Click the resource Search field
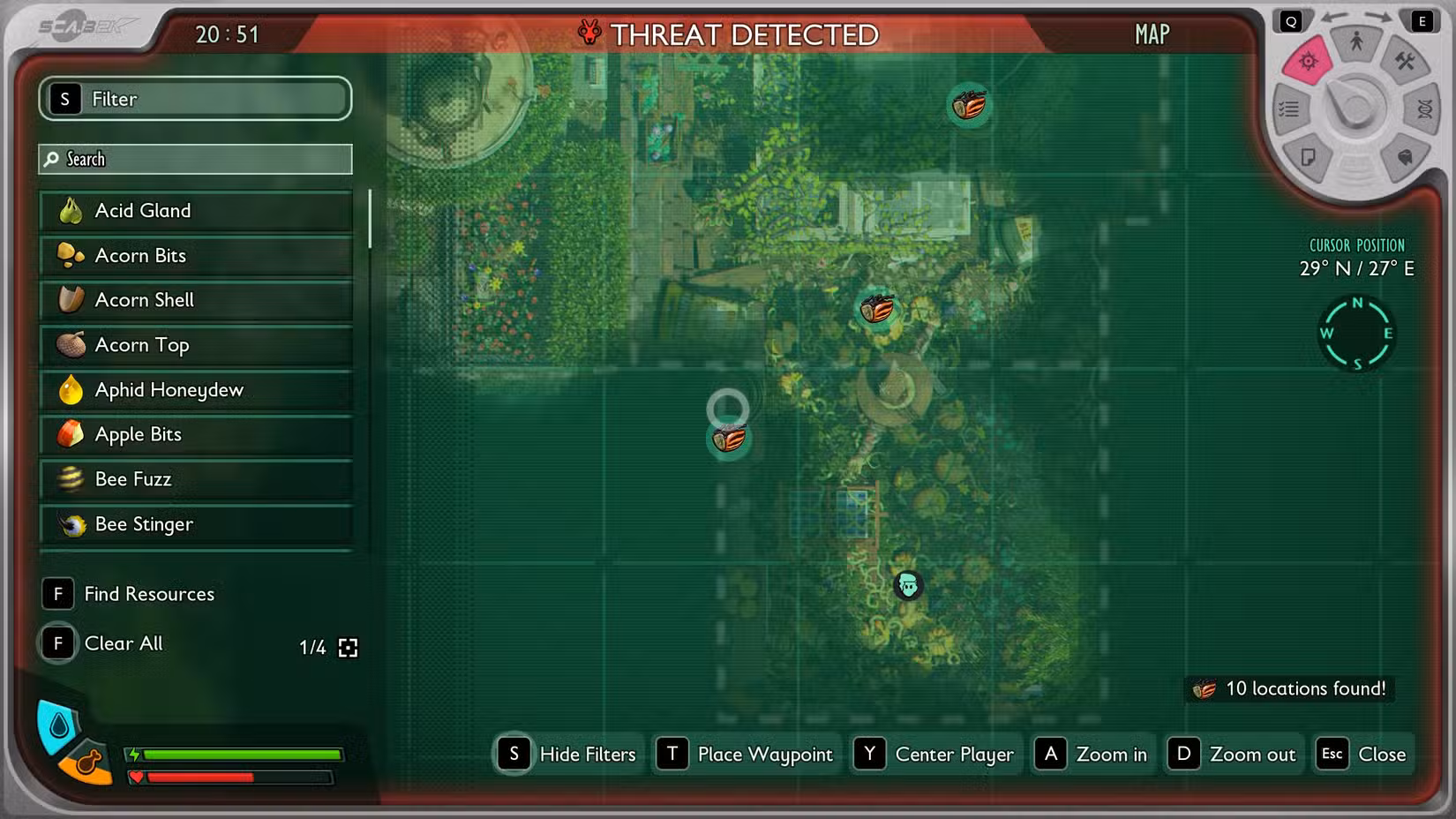The image size is (1456, 819). pos(194,159)
